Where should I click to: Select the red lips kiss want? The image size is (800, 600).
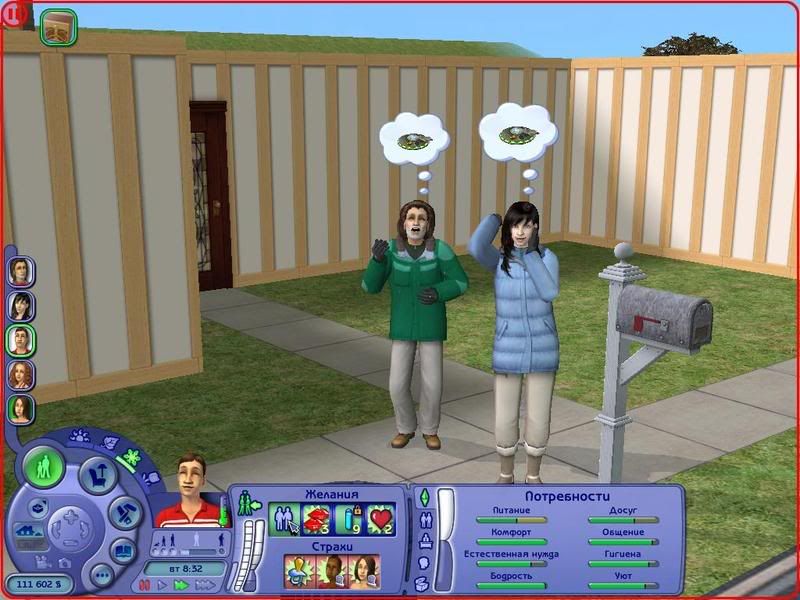[316, 518]
